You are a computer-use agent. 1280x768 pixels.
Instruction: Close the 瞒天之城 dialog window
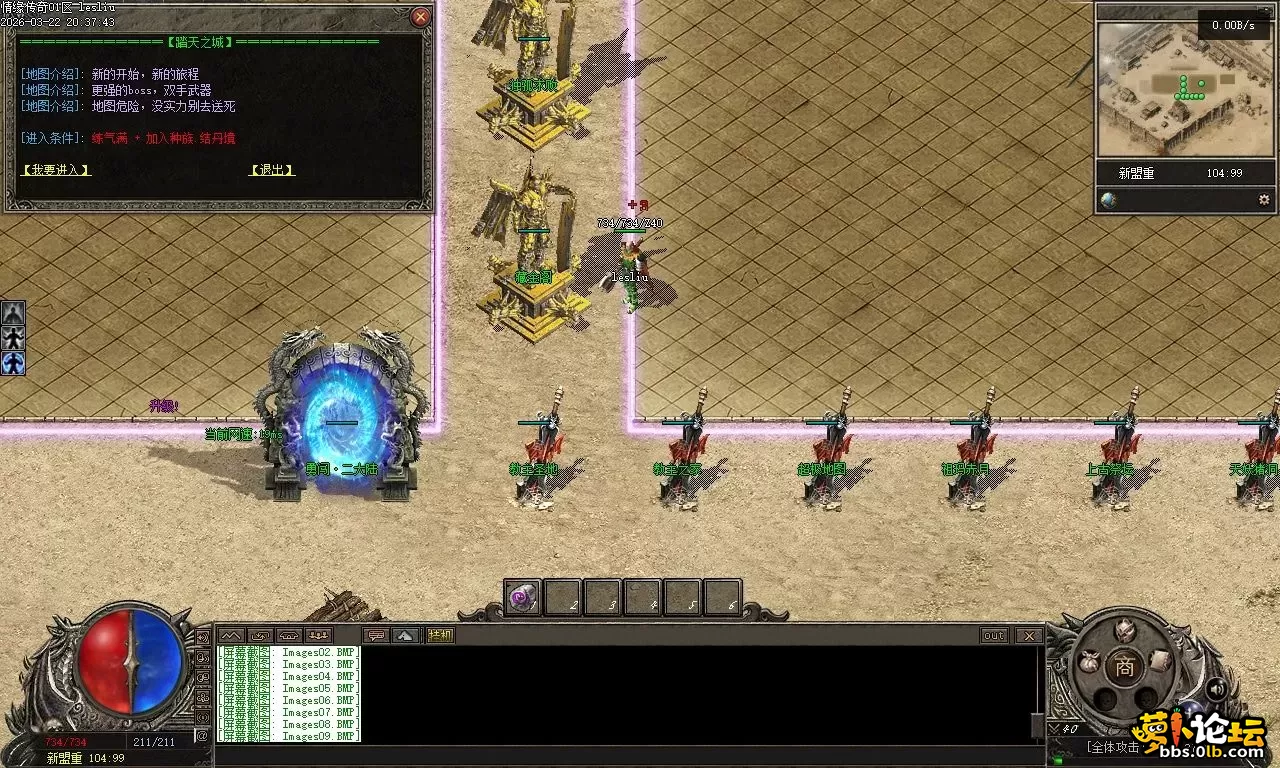coord(421,17)
